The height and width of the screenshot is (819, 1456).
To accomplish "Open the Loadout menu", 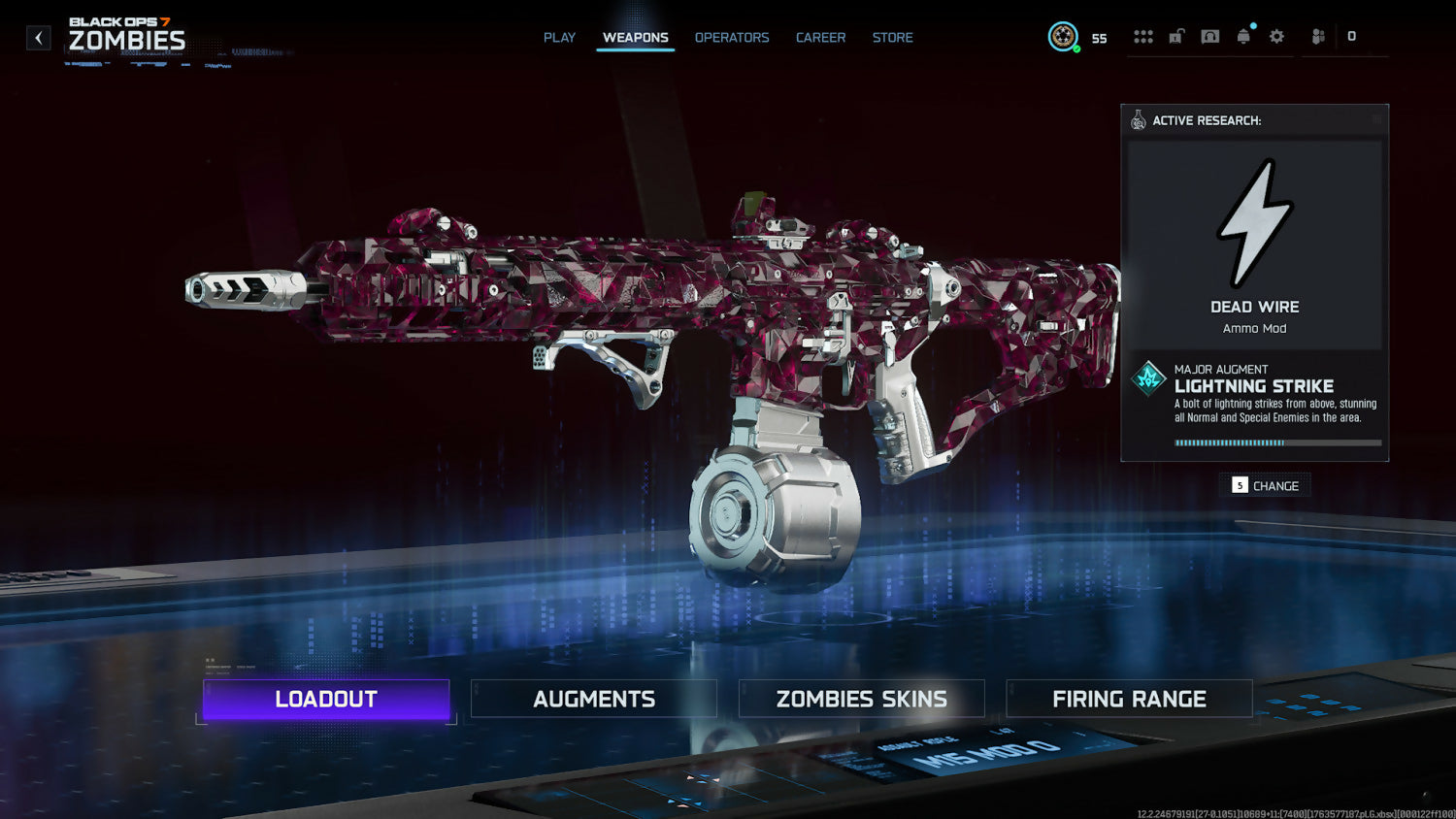I will (326, 699).
